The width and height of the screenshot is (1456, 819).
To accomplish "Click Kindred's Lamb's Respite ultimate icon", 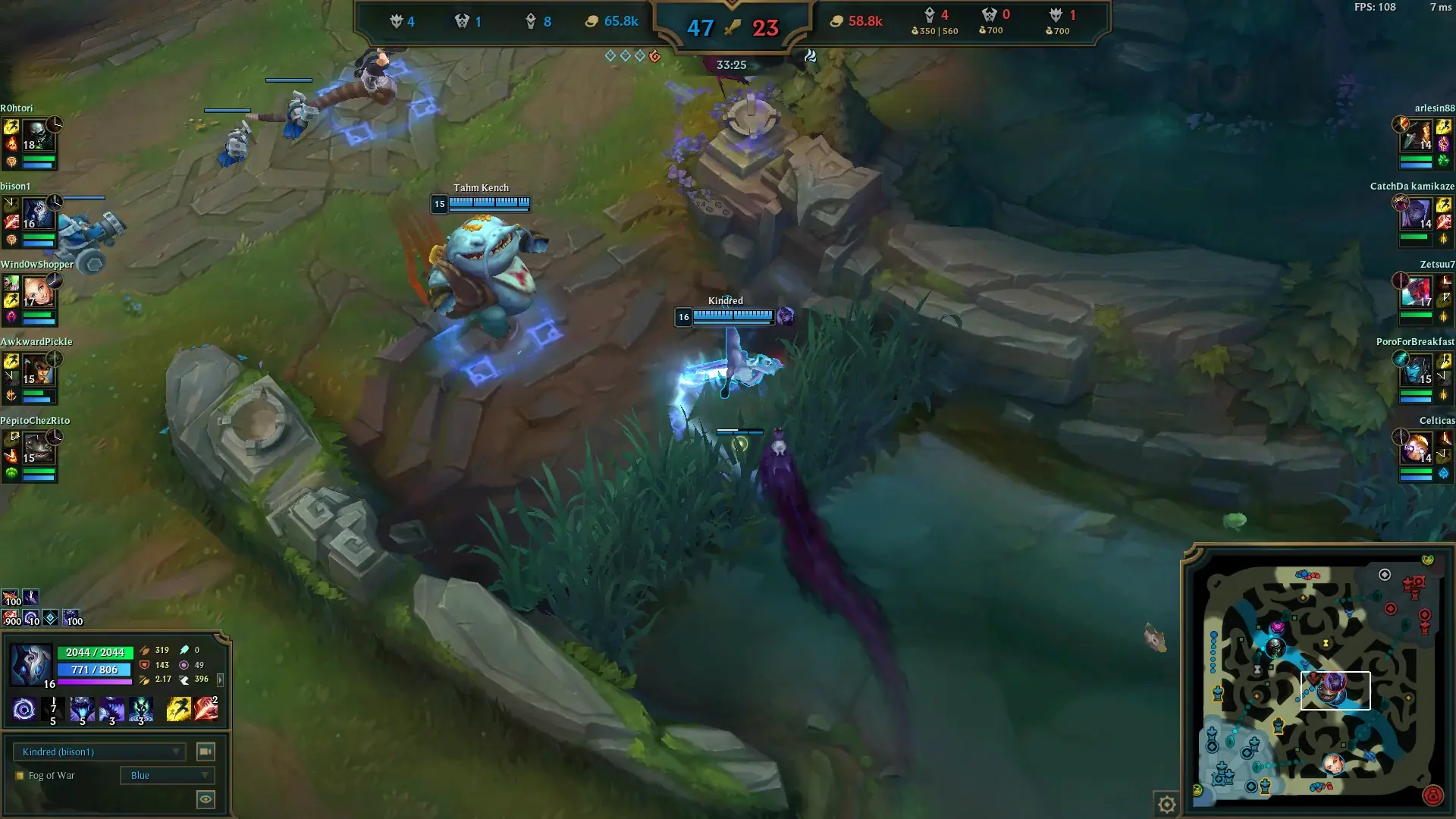I will click(141, 709).
